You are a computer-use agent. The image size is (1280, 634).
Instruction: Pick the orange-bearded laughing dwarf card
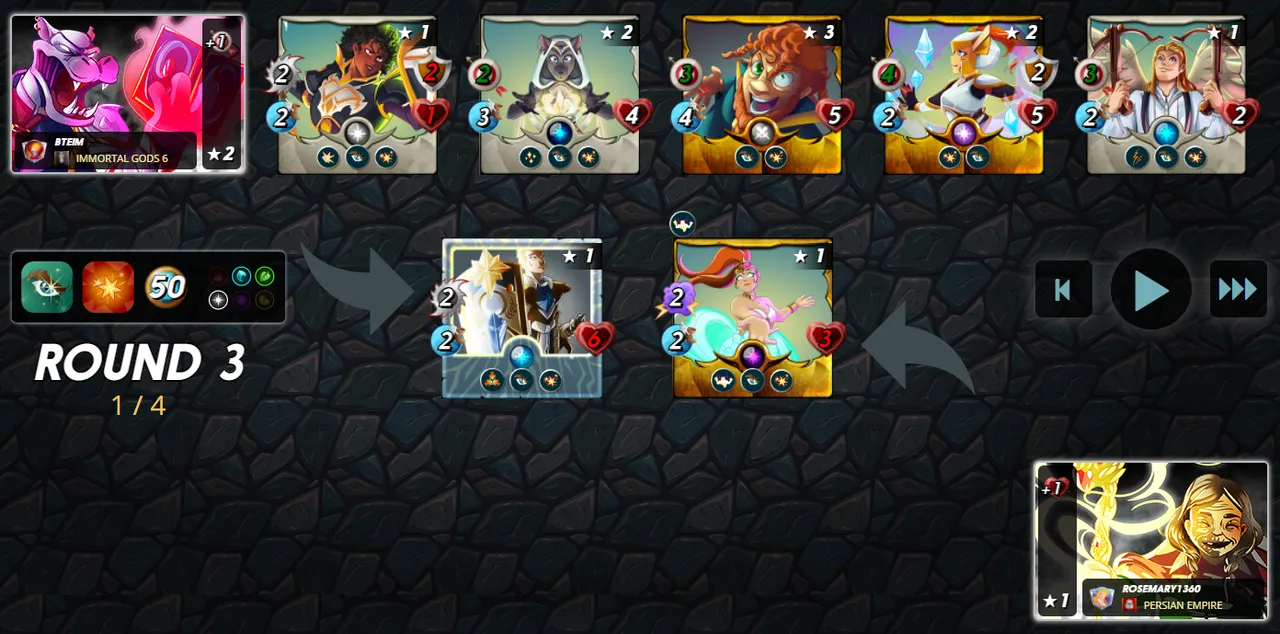point(761,95)
